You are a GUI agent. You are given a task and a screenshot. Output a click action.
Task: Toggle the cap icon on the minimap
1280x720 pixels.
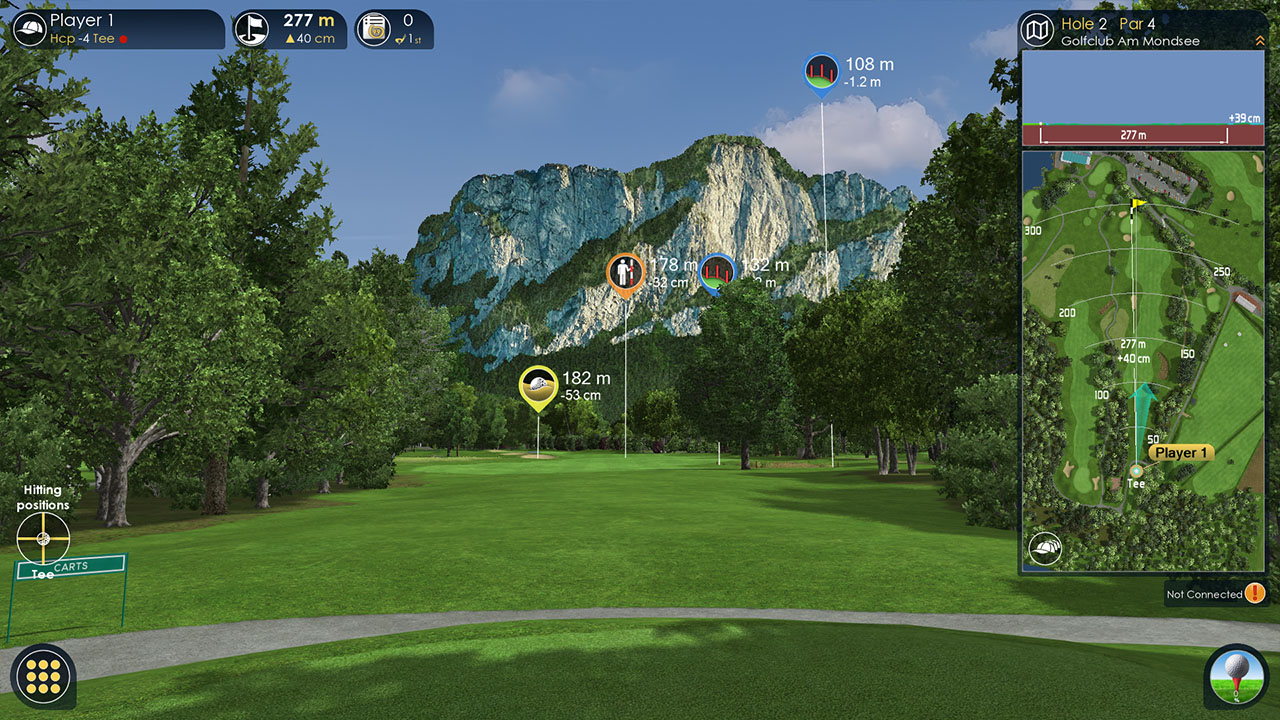coord(1045,548)
